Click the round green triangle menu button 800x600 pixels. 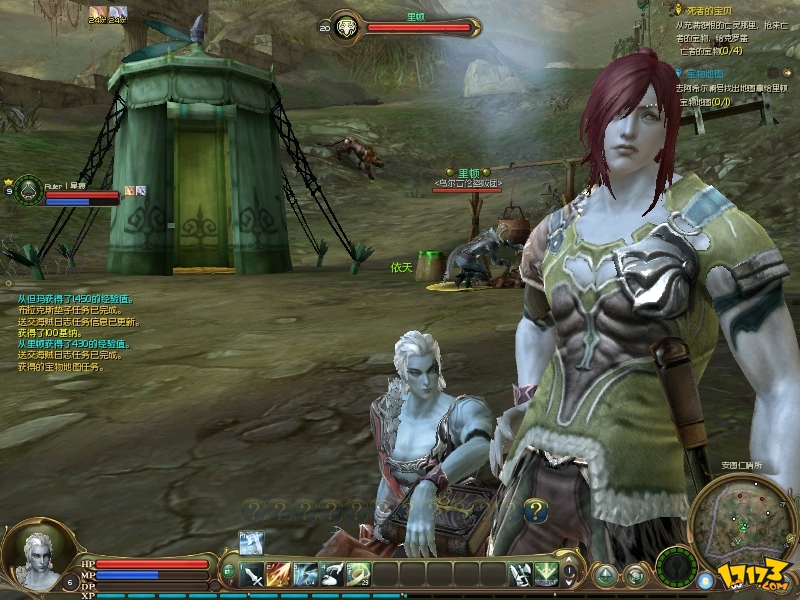pyautogui.click(x=605, y=576)
